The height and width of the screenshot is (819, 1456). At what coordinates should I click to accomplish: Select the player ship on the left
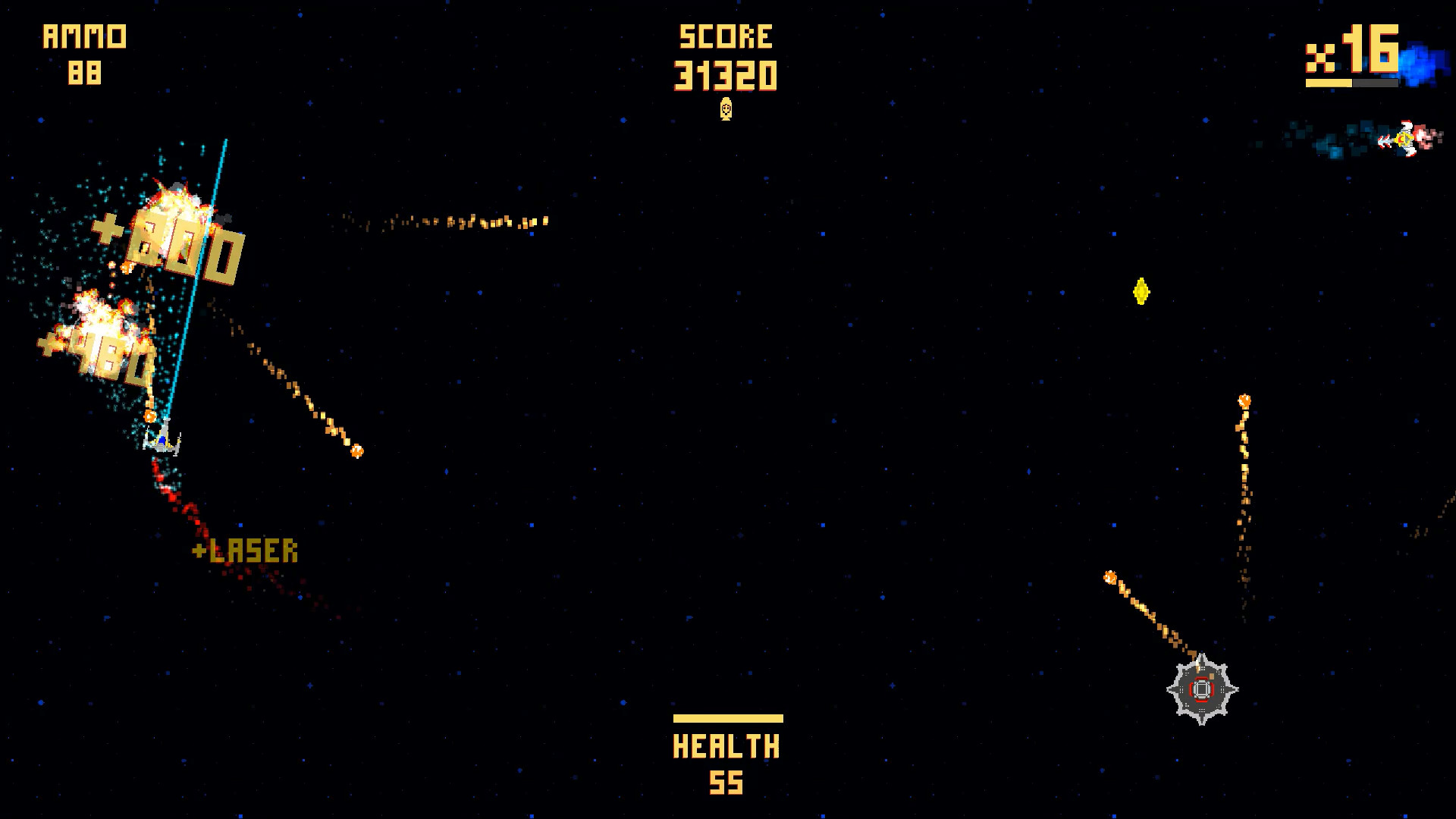pyautogui.click(x=162, y=441)
